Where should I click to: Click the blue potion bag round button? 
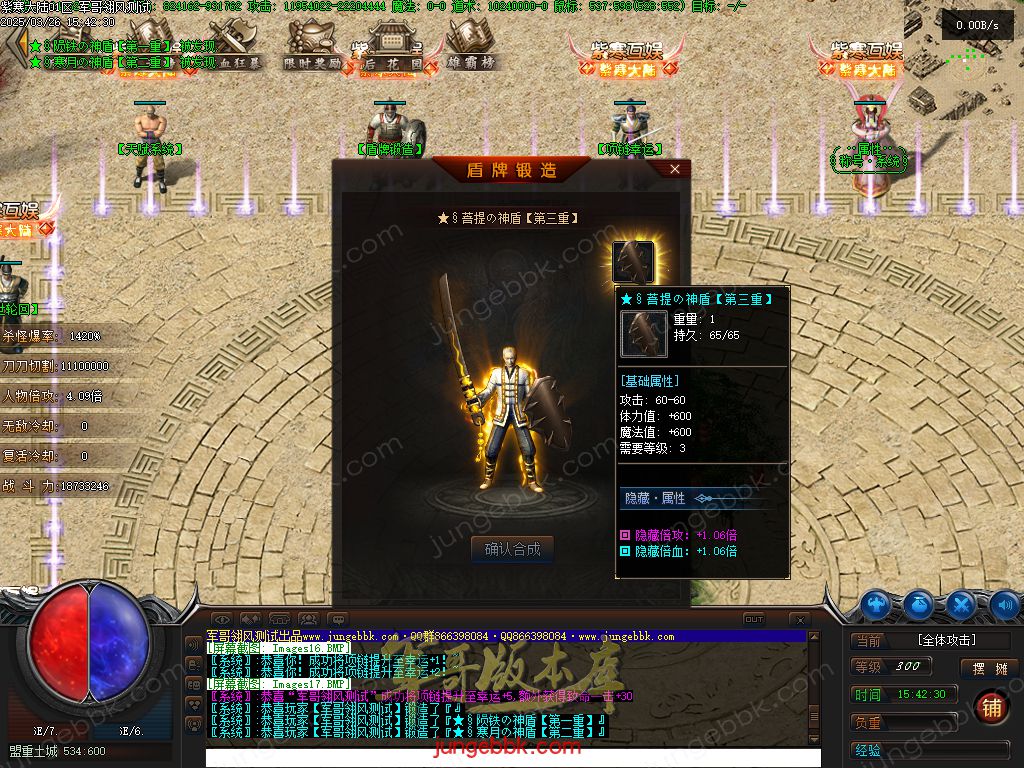[x=918, y=604]
